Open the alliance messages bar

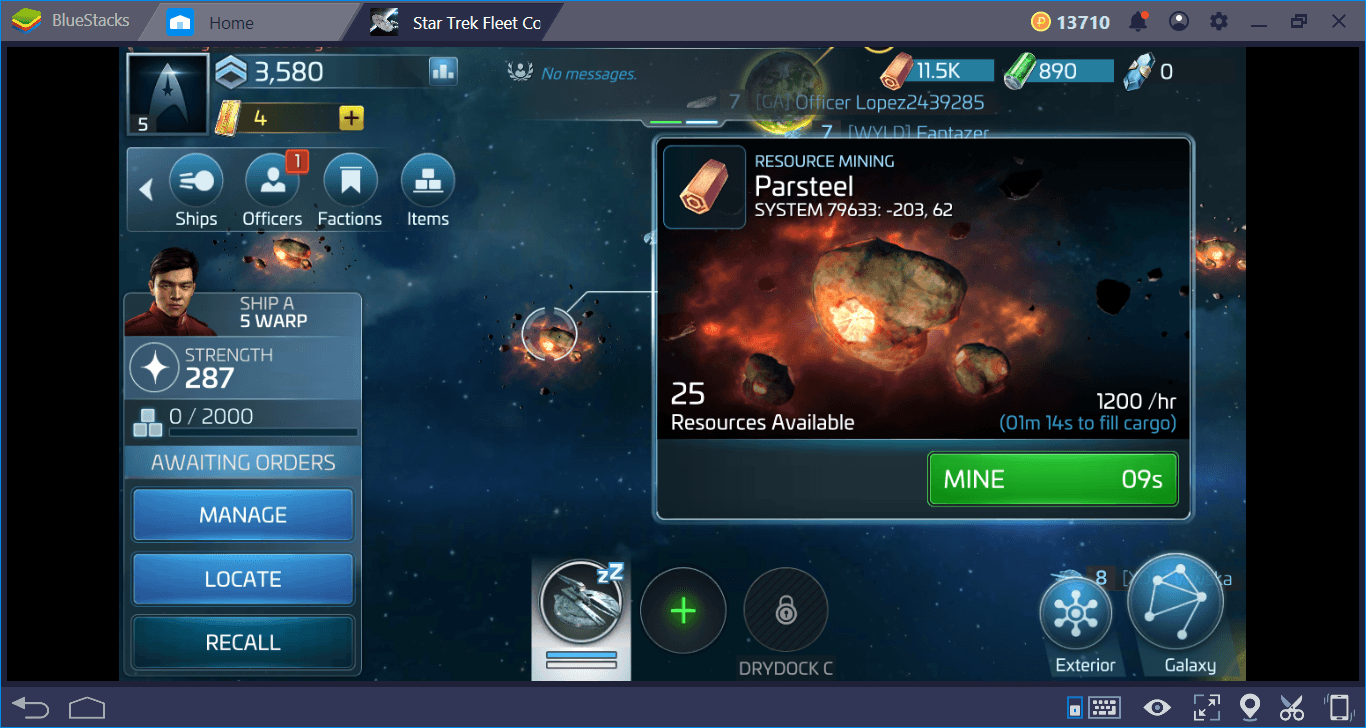click(575, 73)
